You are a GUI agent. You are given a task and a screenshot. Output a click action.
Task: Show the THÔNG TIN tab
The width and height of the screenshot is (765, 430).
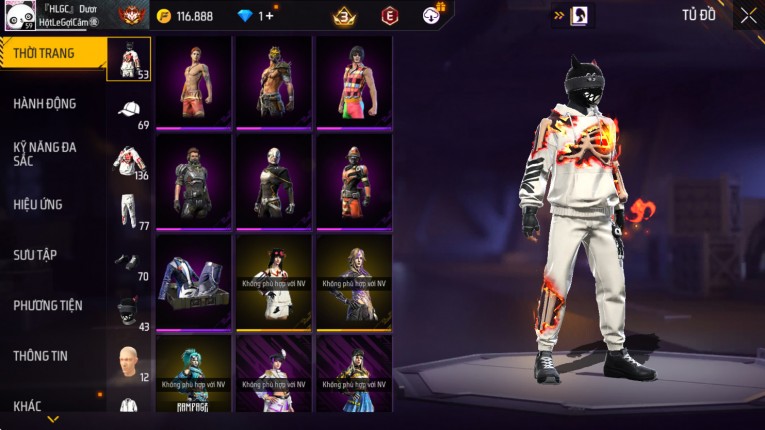point(40,356)
